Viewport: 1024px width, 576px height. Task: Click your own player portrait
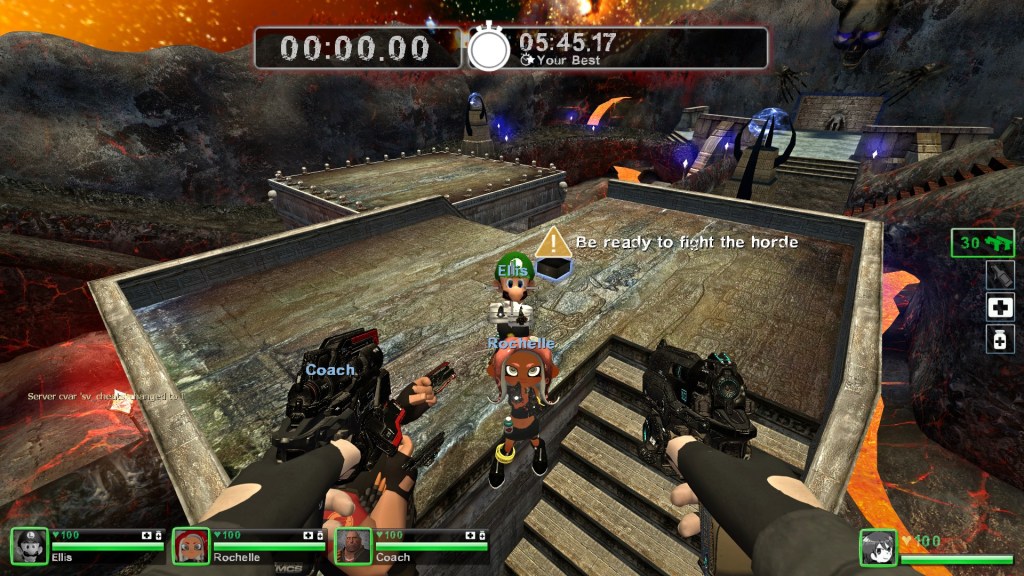pyautogui.click(x=879, y=548)
